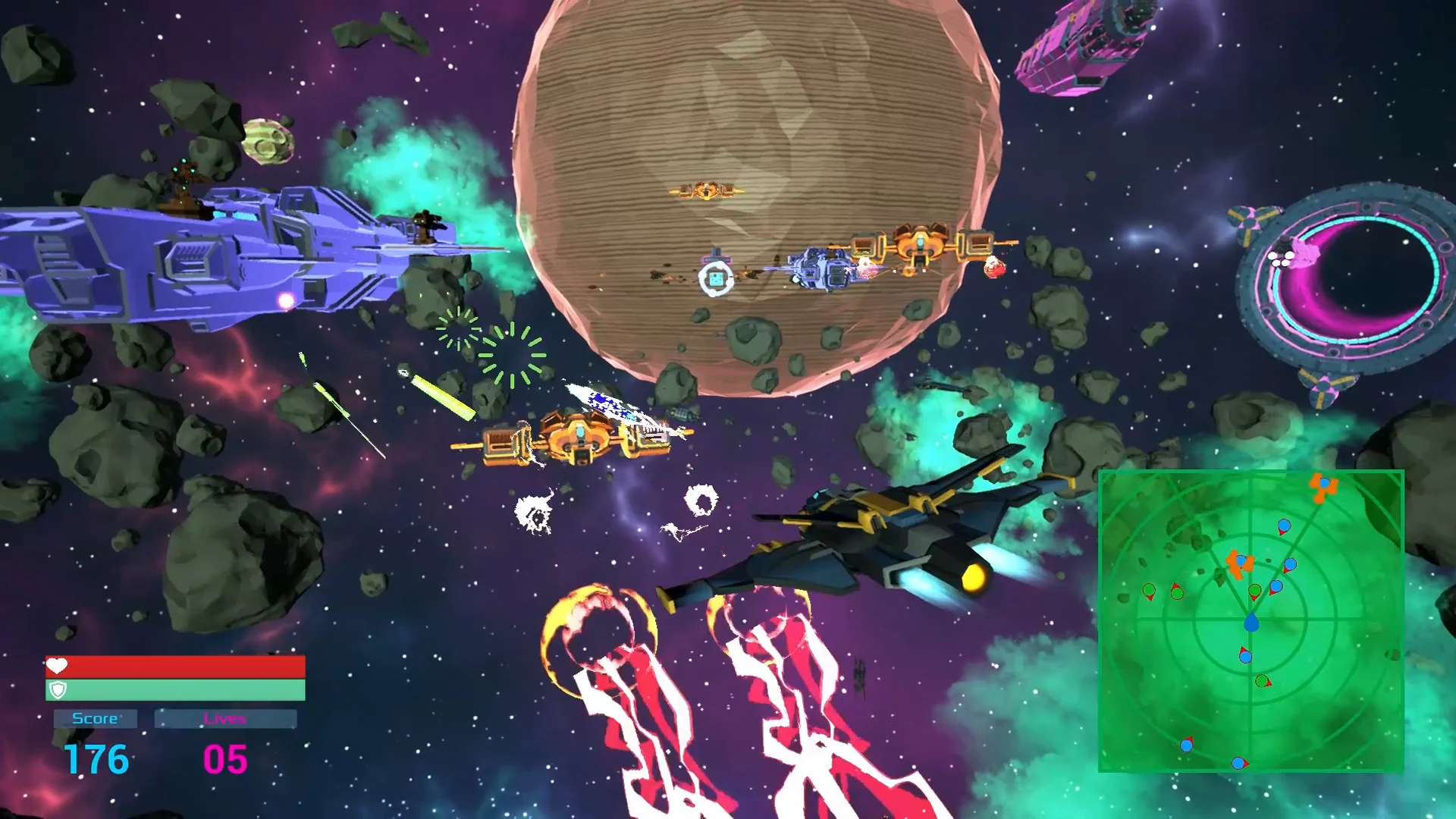Click the topmost blue enemy dot on radar
Viewport: 1456px width, 819px height.
(x=1283, y=525)
